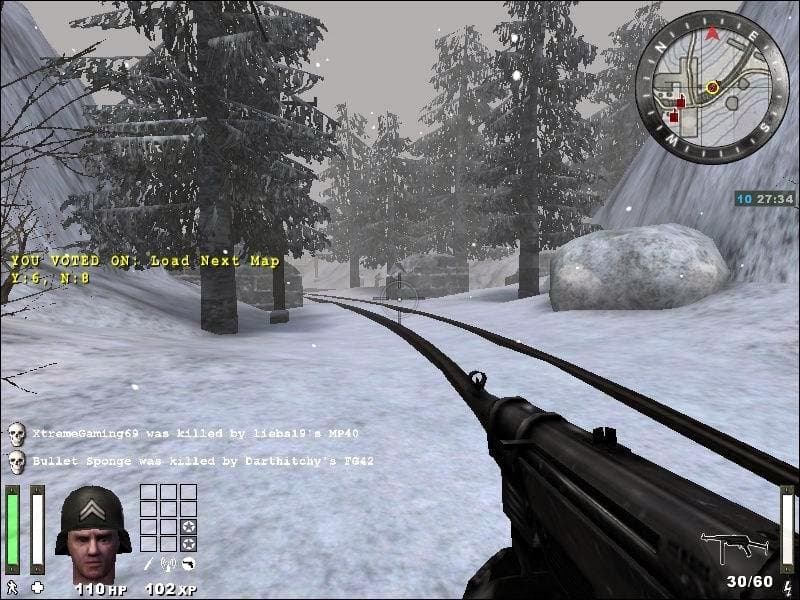Click the Load Next Map vote message
800x600 pixels.
146,261
